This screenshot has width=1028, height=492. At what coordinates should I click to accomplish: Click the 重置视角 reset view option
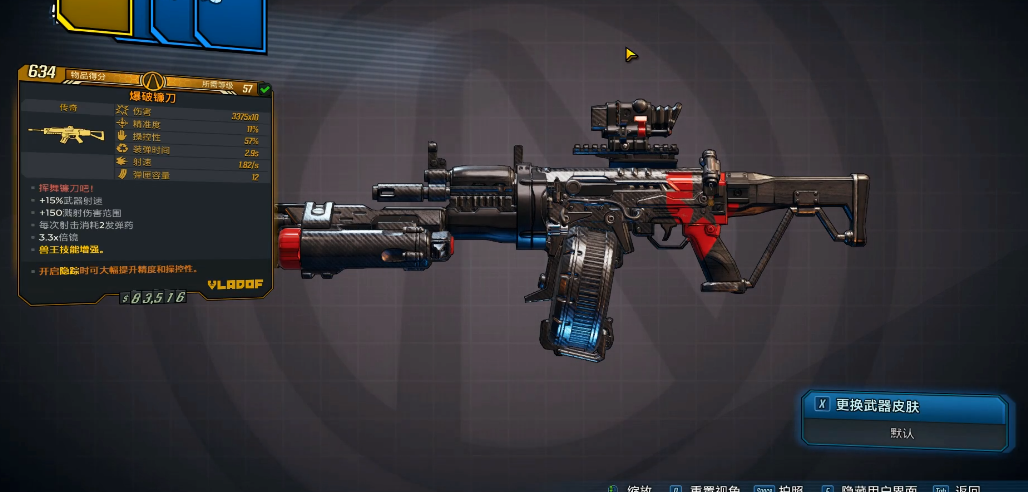717,489
